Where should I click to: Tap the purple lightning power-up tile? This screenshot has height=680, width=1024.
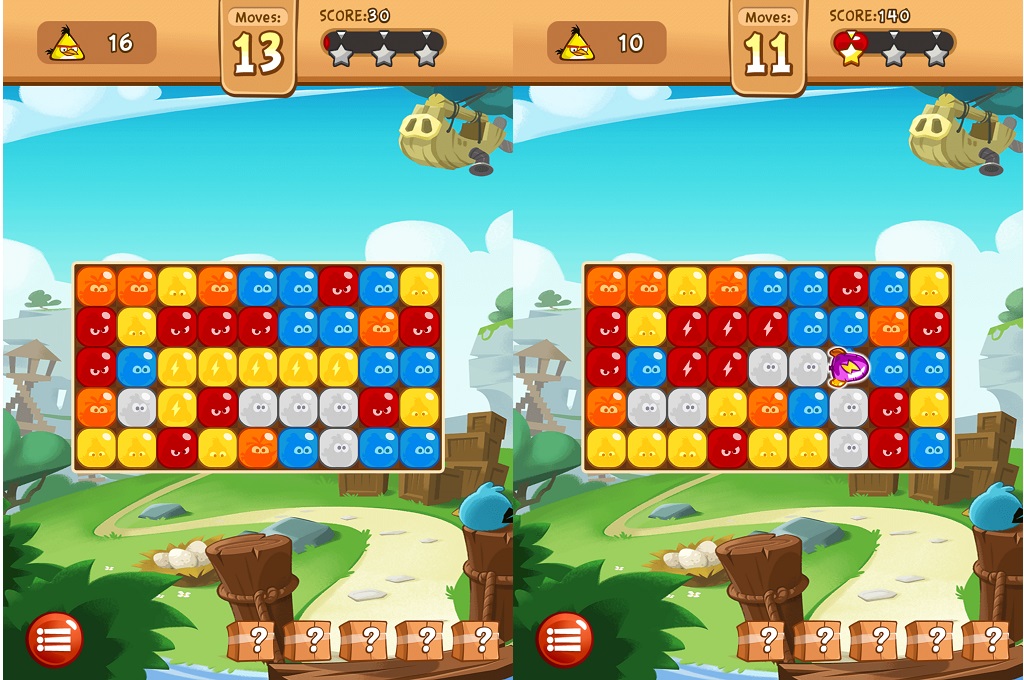tap(849, 367)
